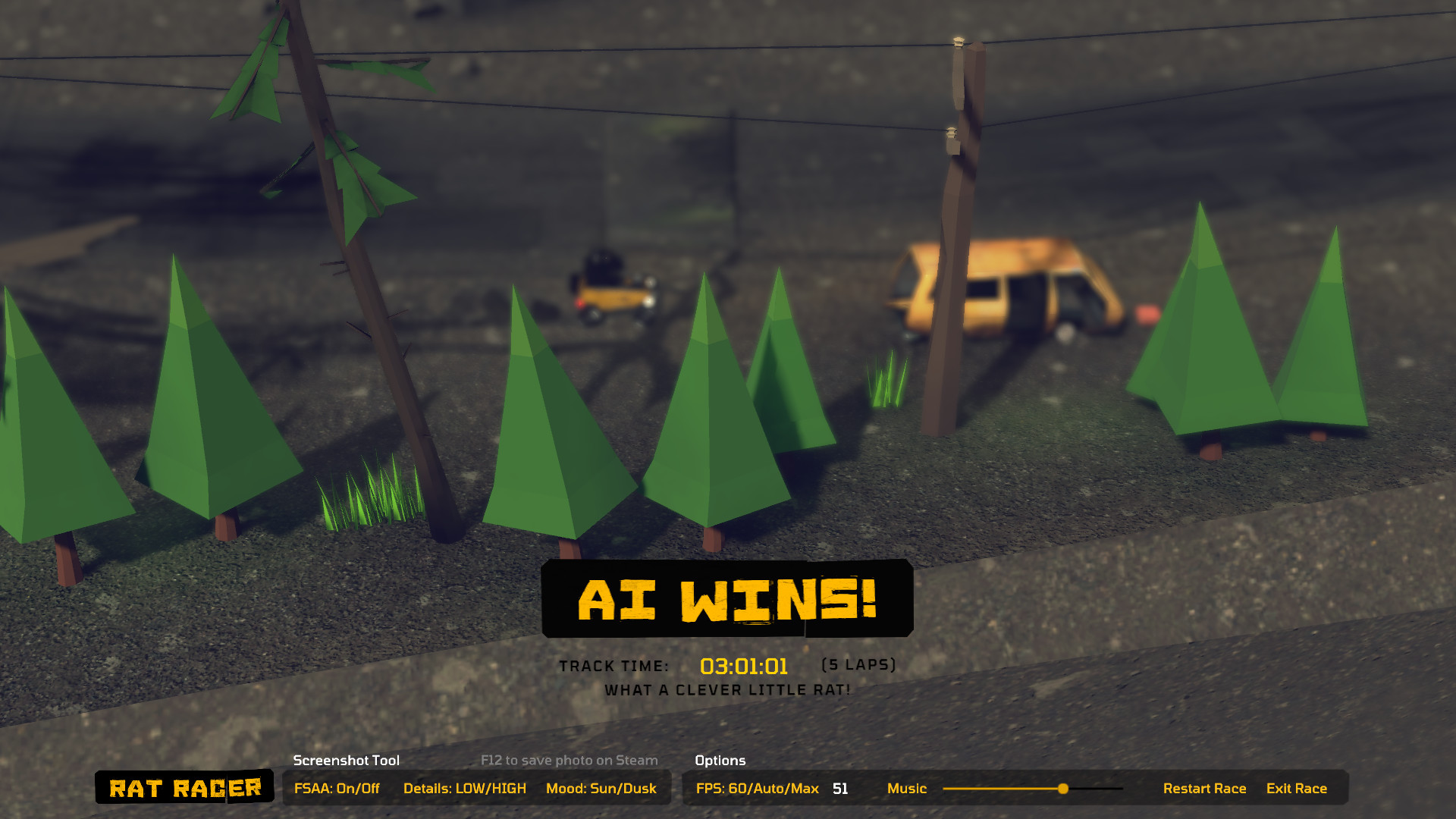This screenshot has width=1456, height=819.
Task: Switch Details between LOW and HIGH
Action: coord(465,789)
